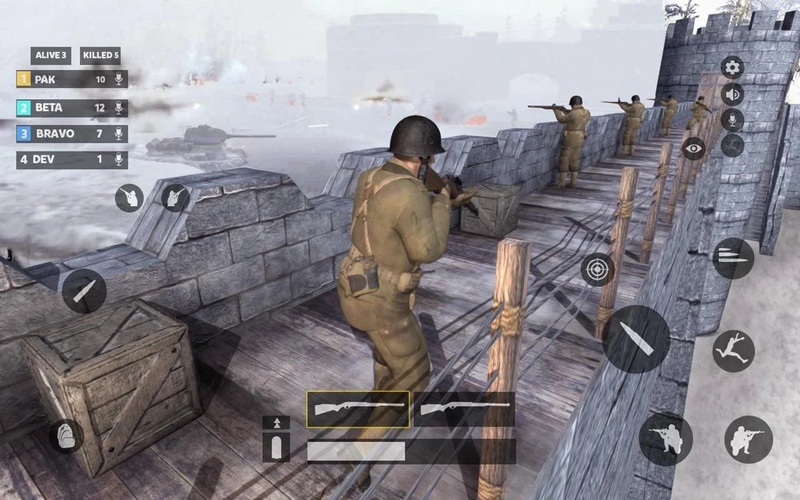Fire using the large right bullet button
800x500 pixels.
coord(636,339)
